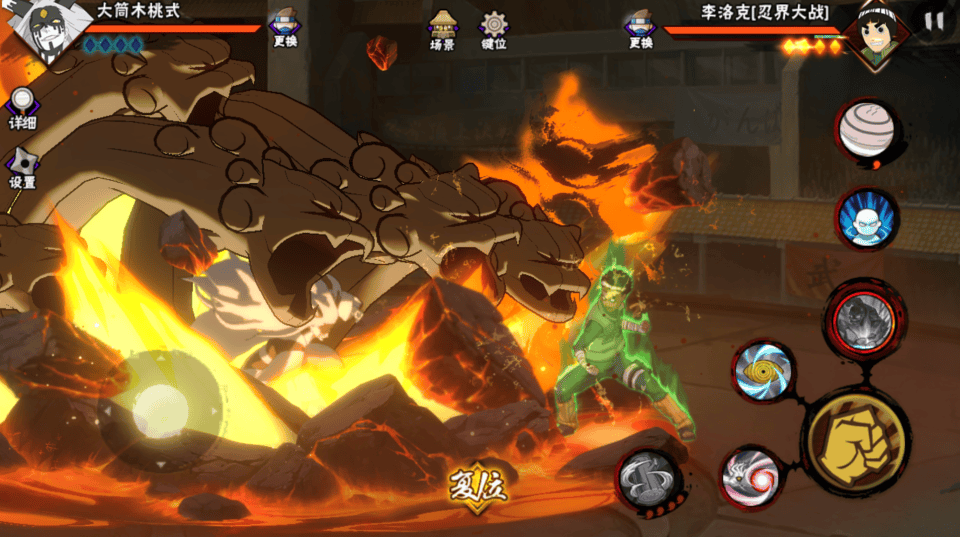Use the striped scroll ball item
Screen dimensions: 960x537
pos(866,132)
